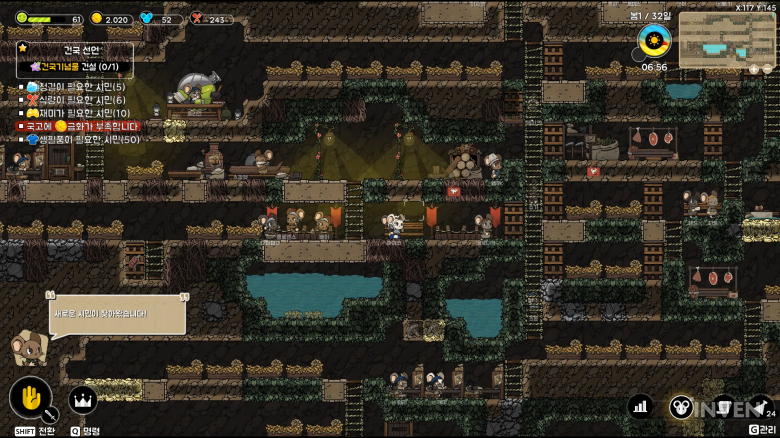The width and height of the screenshot is (780, 438).
Task: Click the gold coin treasury counter
Action: click(x=110, y=19)
